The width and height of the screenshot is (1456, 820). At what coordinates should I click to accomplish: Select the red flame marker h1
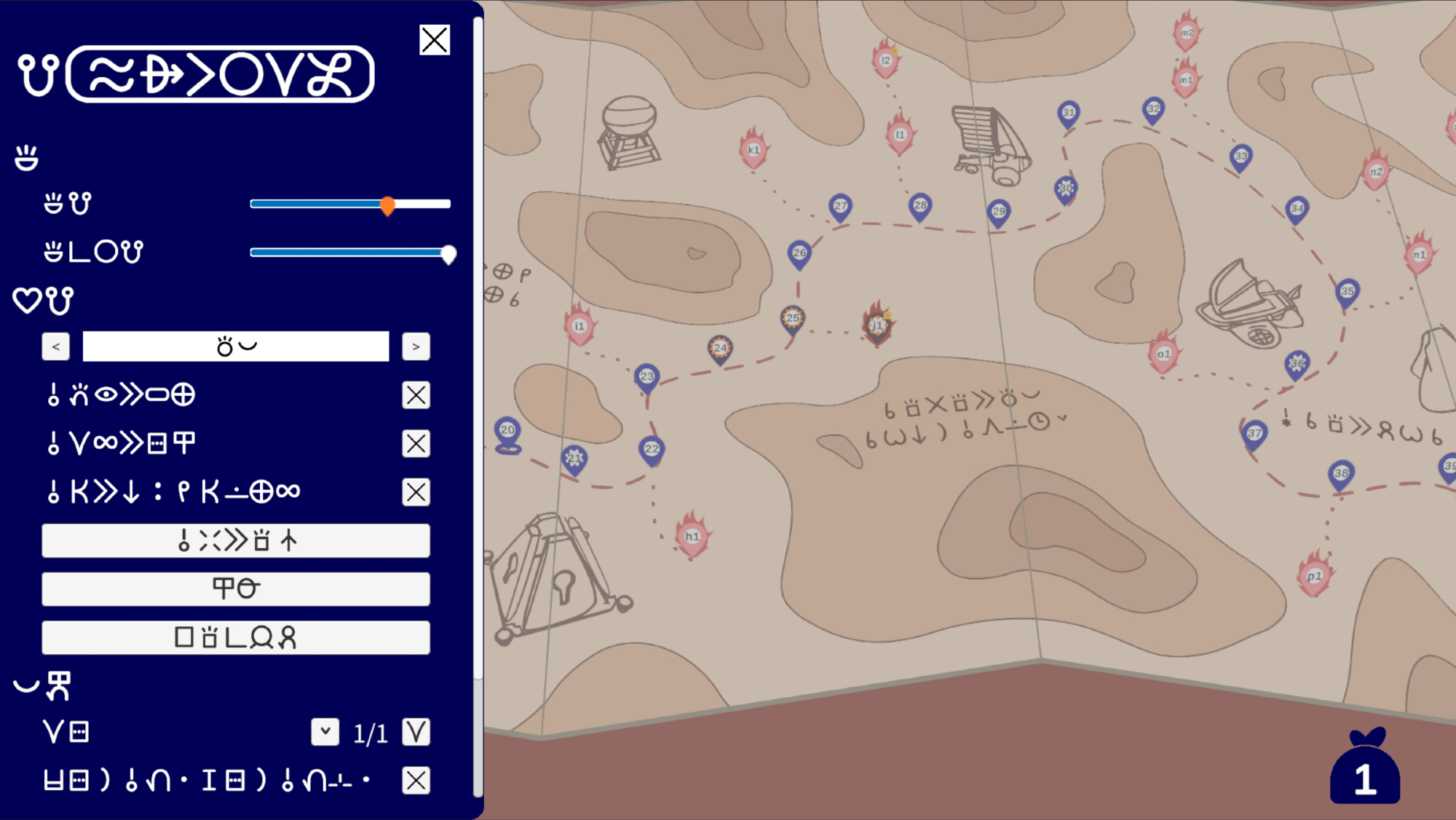[x=692, y=537]
